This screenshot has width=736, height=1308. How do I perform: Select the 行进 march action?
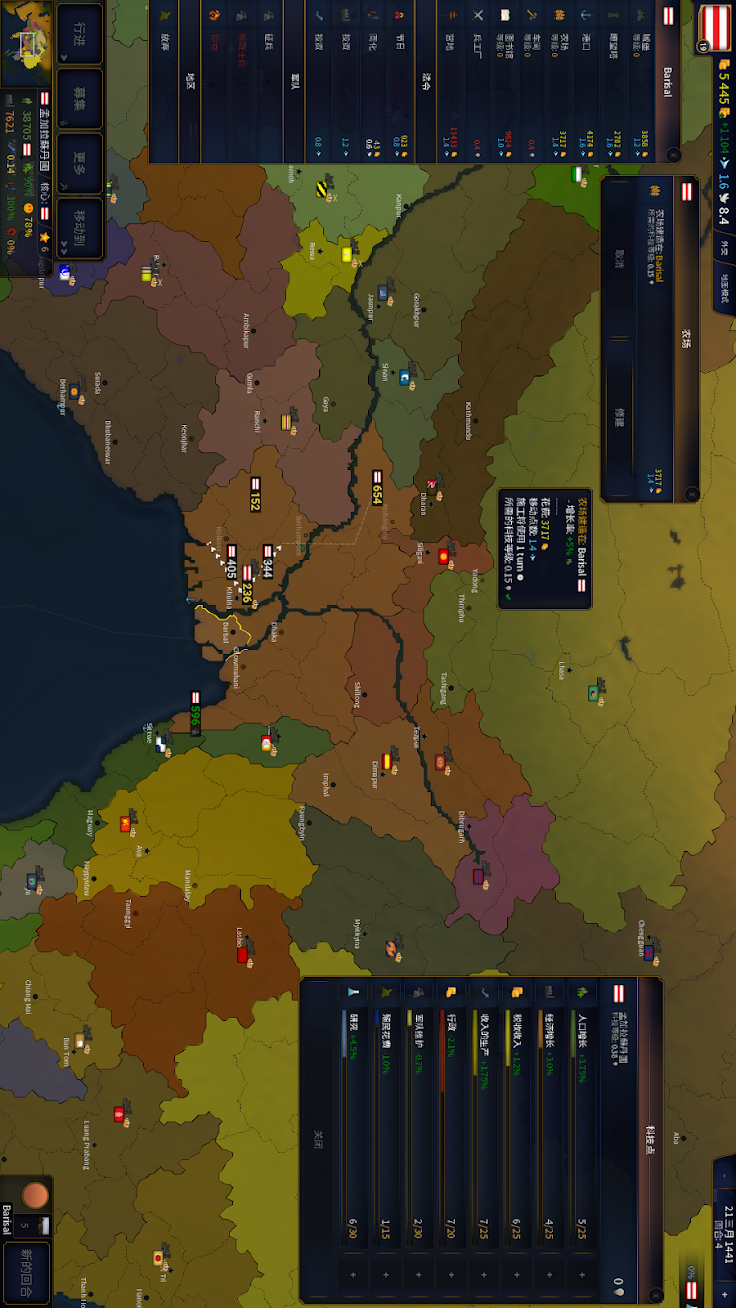click(80, 33)
